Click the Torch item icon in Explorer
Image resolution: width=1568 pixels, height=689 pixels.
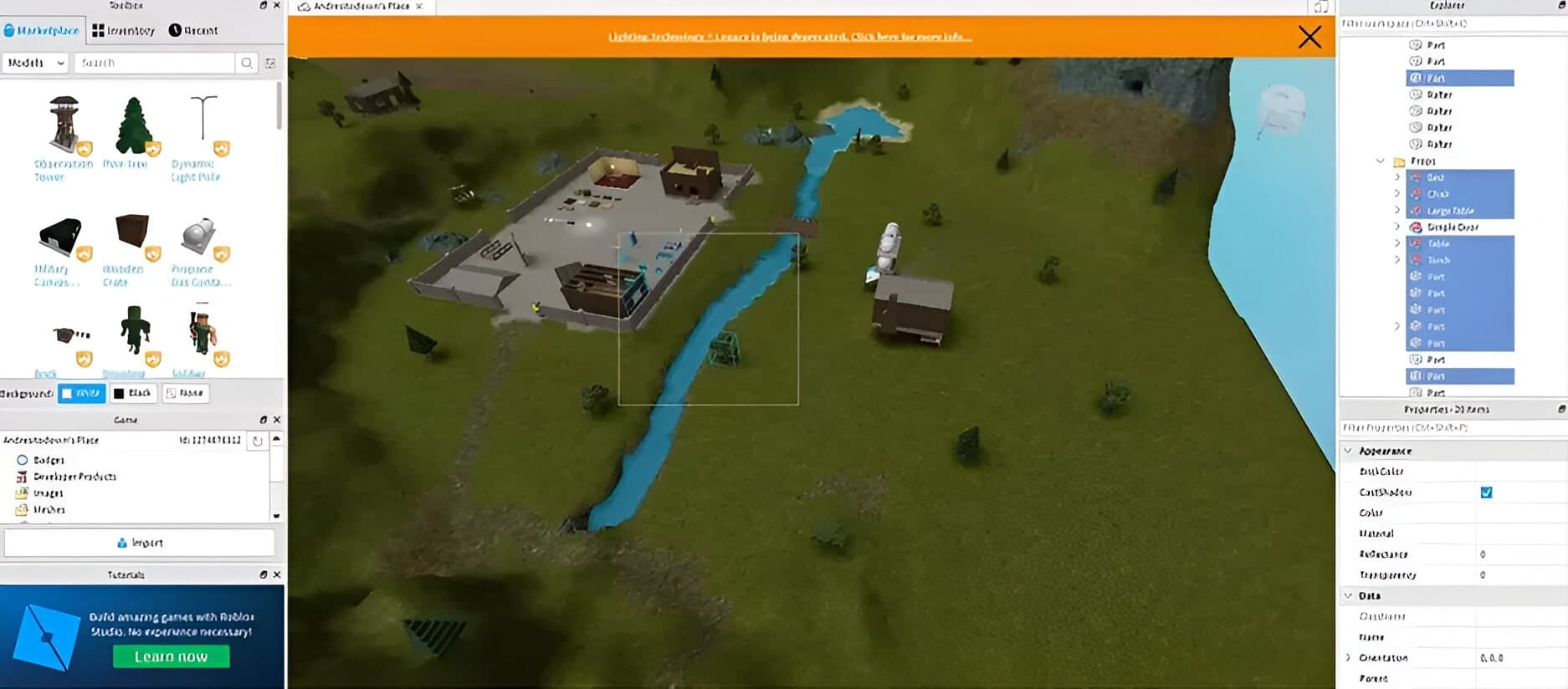(1415, 260)
